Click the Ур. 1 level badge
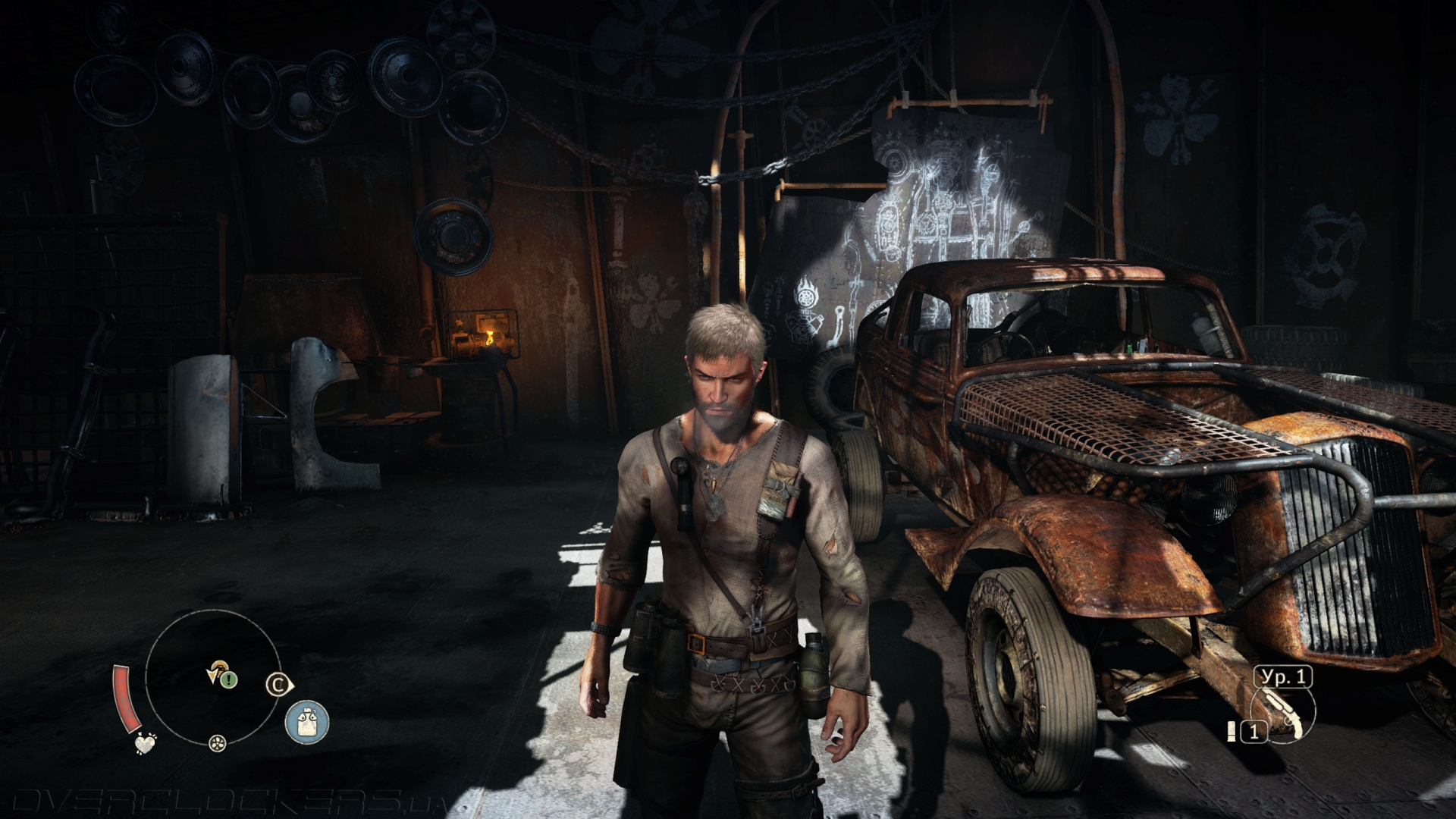Viewport: 1456px width, 819px height. [1284, 676]
